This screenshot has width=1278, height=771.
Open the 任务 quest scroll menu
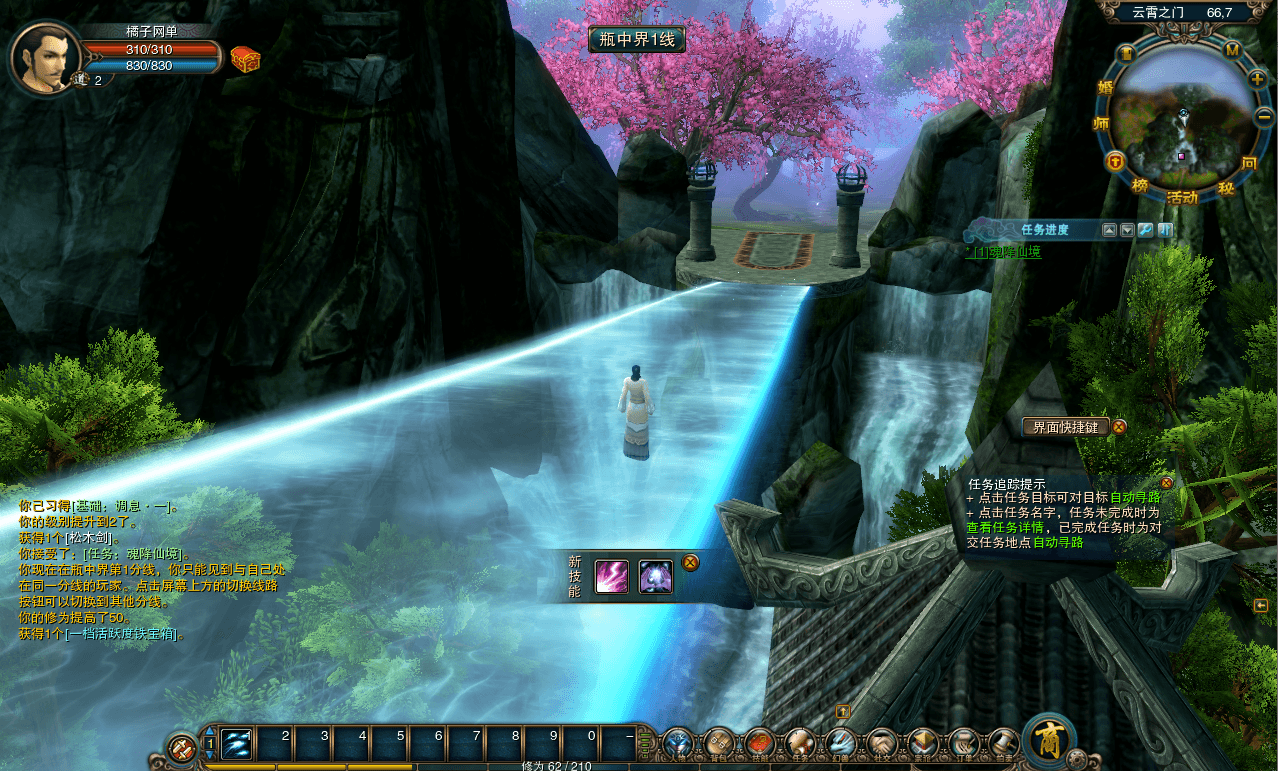click(x=800, y=744)
